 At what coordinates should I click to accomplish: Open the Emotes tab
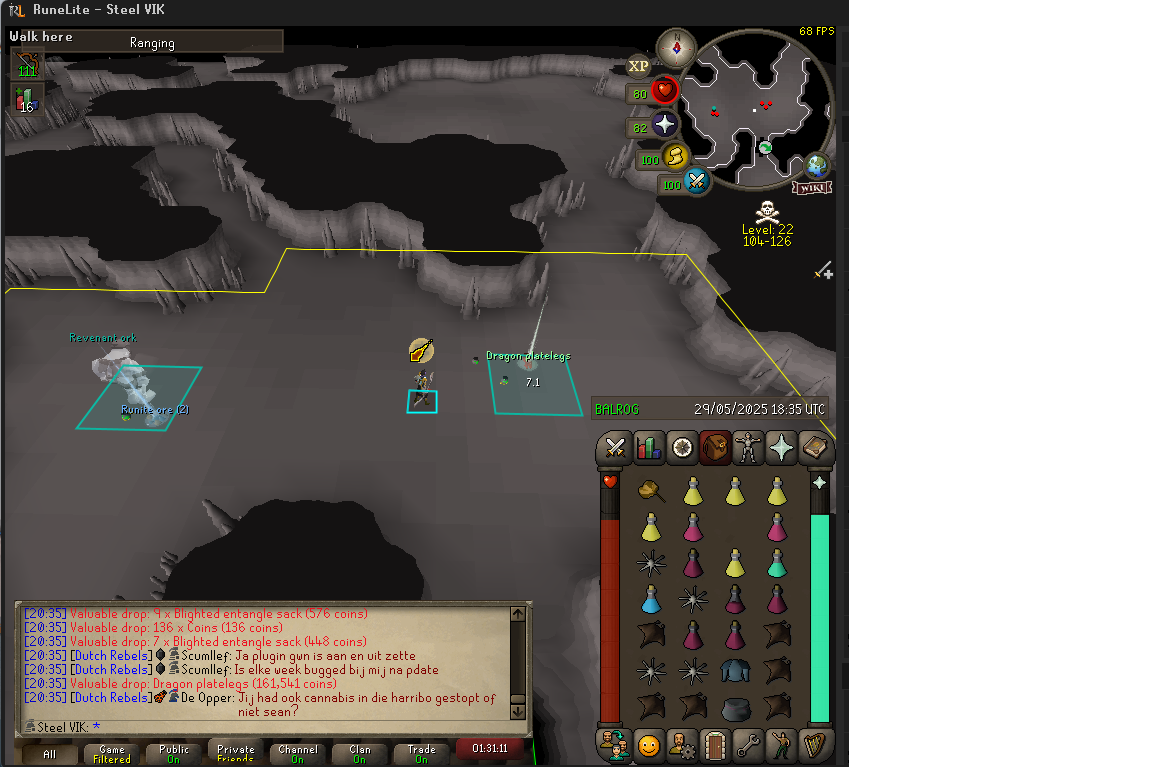click(x=649, y=745)
